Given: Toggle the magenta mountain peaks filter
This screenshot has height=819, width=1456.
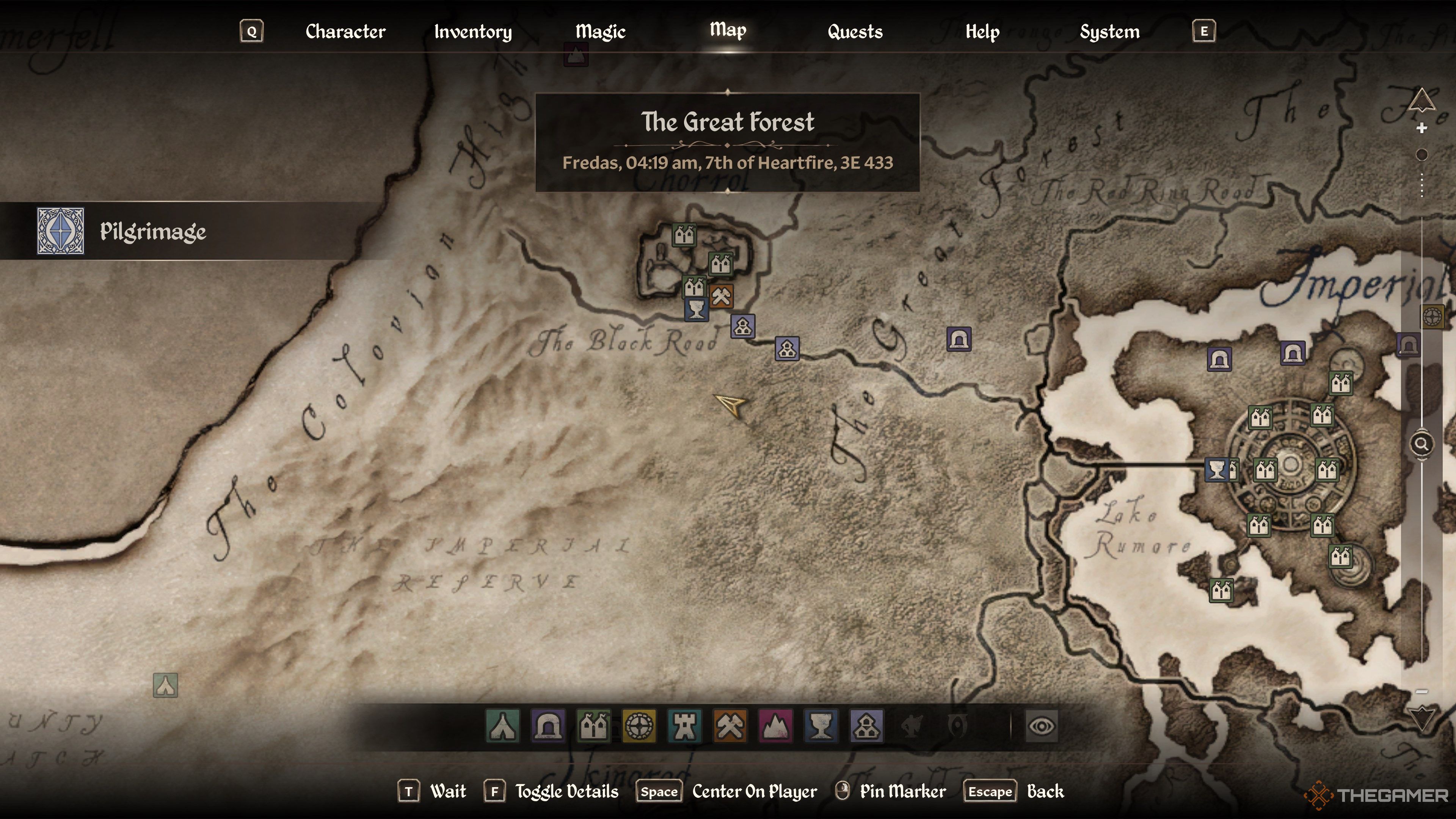Looking at the screenshot, I should 775,726.
